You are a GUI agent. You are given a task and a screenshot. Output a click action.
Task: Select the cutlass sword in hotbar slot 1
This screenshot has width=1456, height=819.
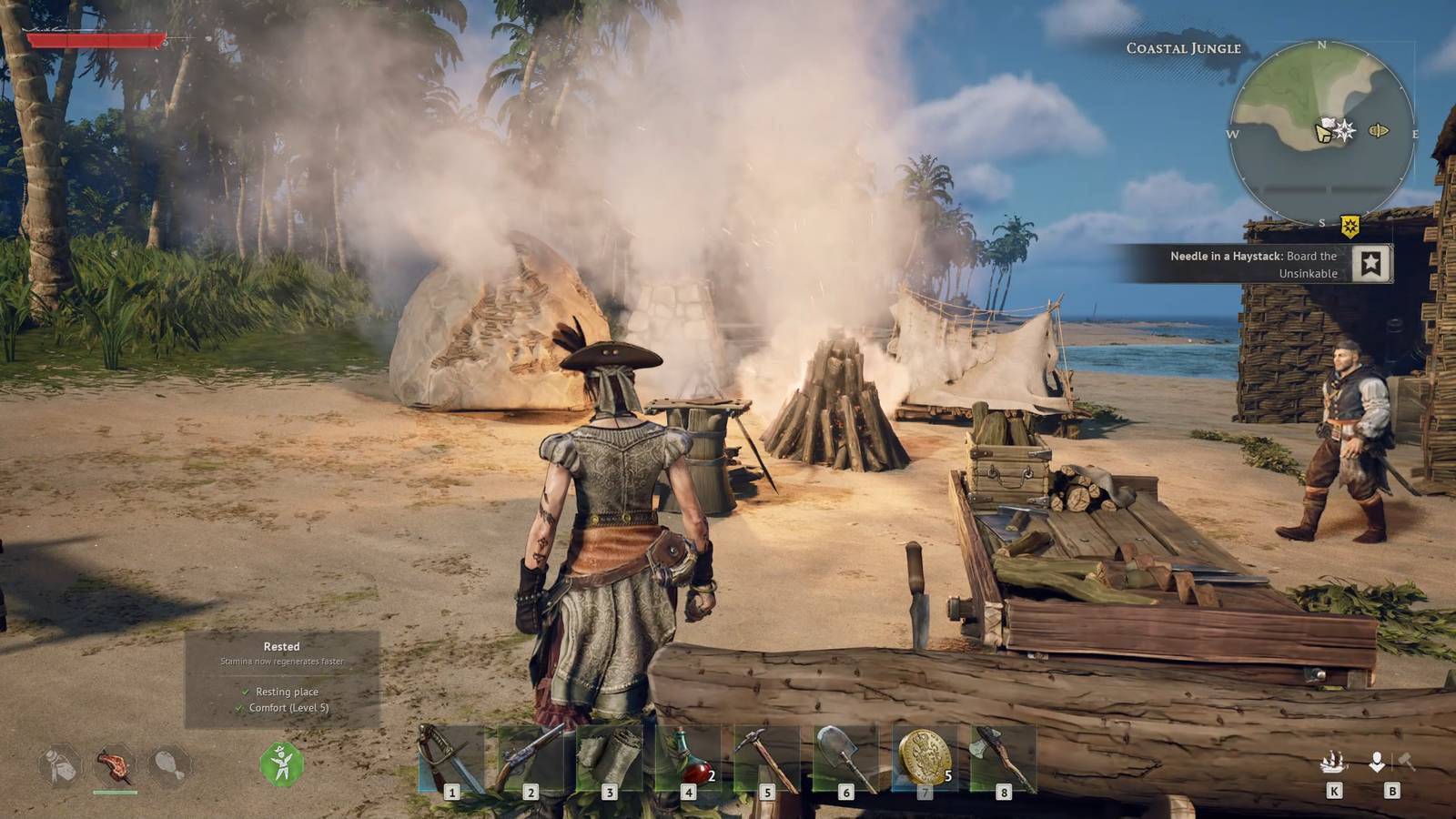(x=450, y=760)
